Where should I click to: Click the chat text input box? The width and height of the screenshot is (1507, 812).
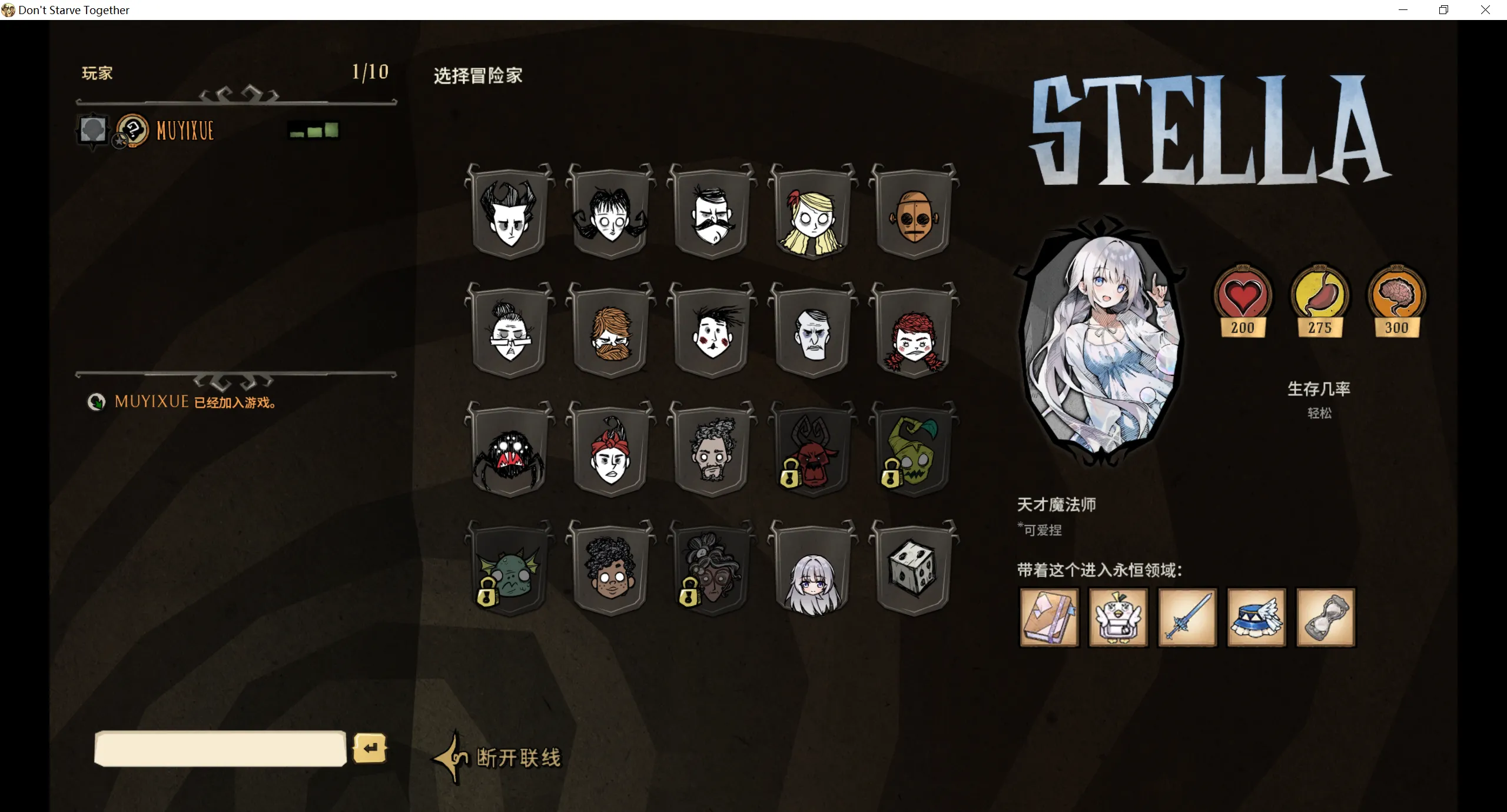click(x=220, y=748)
